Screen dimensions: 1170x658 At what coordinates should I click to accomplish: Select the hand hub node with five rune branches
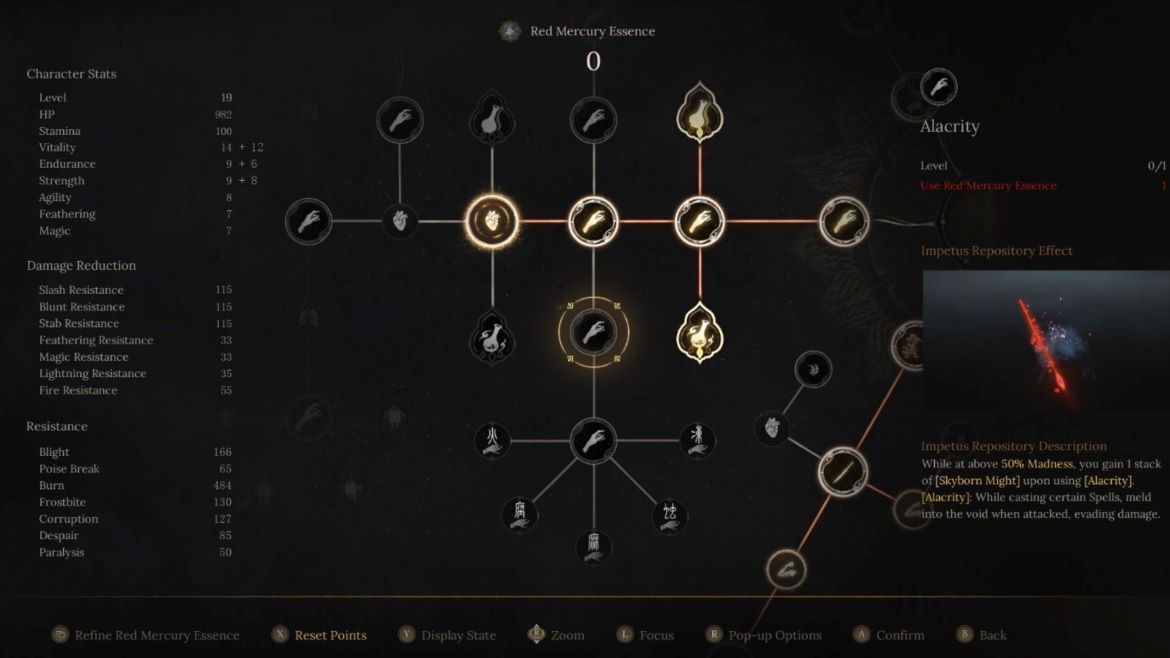pyautogui.click(x=593, y=440)
